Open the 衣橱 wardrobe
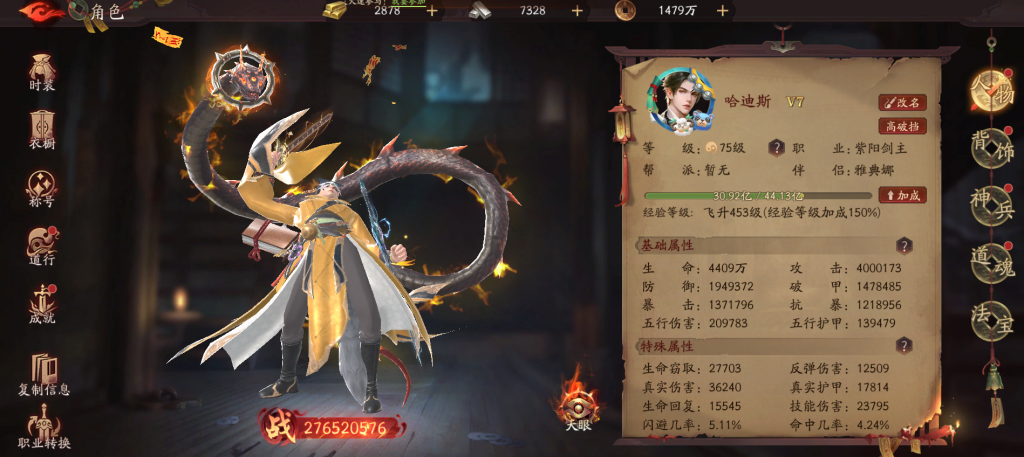 (42, 129)
